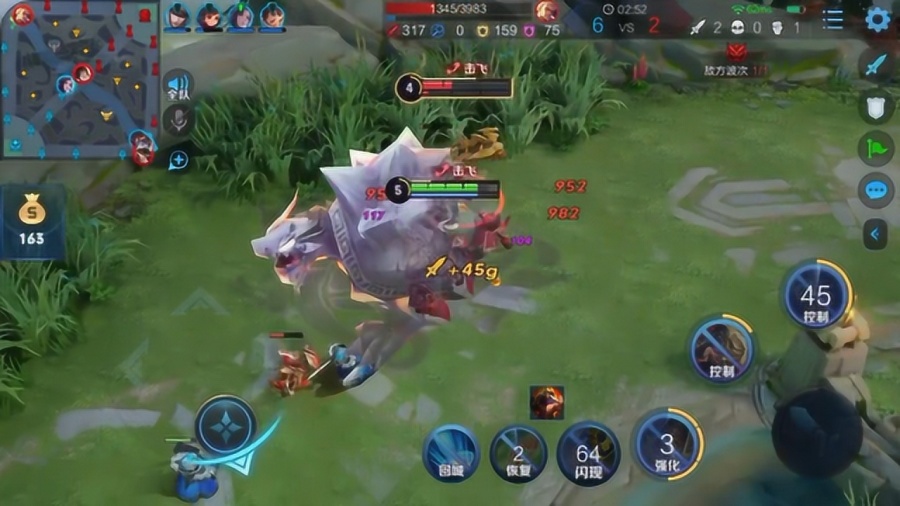Image resolution: width=900 pixels, height=506 pixels.
Task: Activate the 强化 skill with 3 cooldown
Action: 667,443
